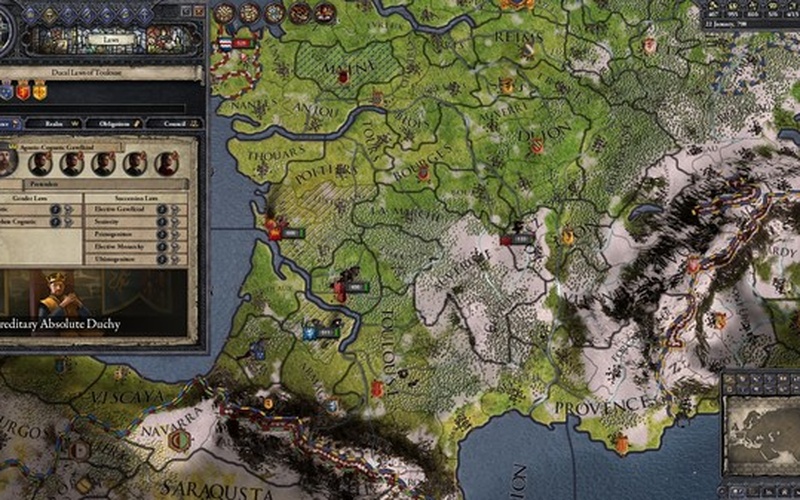Select the red Toulouse coat of arms shield

point(23,92)
